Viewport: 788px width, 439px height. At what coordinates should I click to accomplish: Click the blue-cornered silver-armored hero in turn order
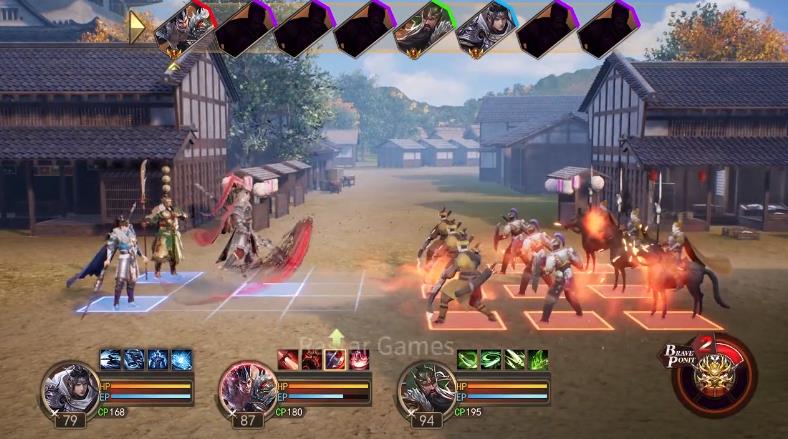point(485,28)
